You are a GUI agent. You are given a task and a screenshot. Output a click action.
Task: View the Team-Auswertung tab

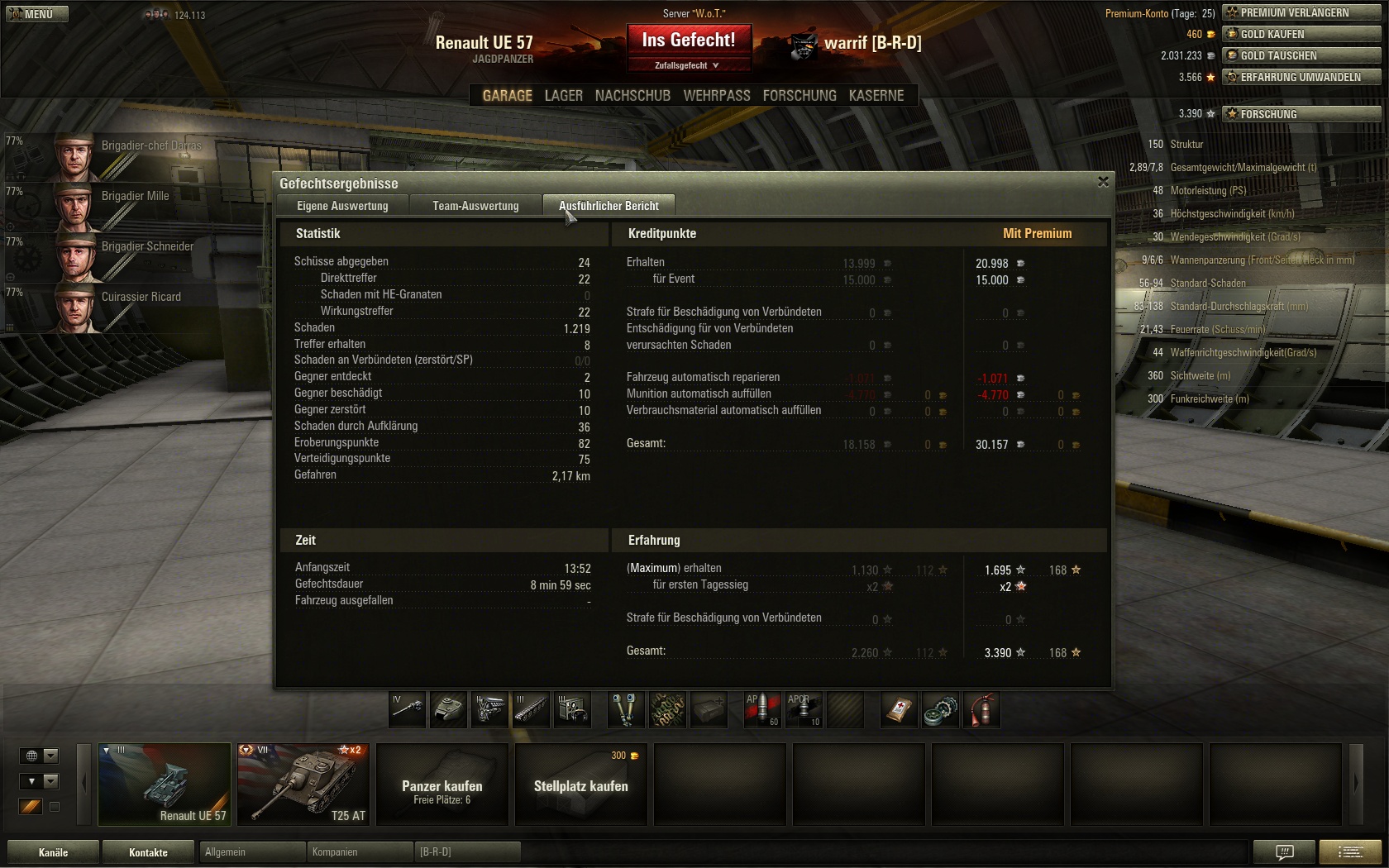pos(475,206)
